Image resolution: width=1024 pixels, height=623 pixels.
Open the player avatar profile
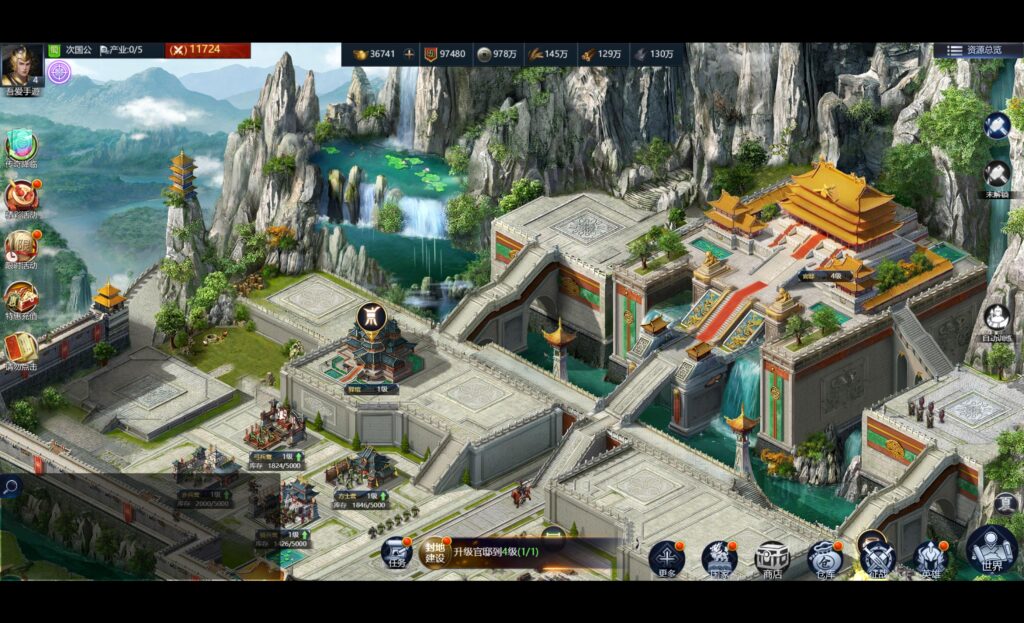coord(21,66)
